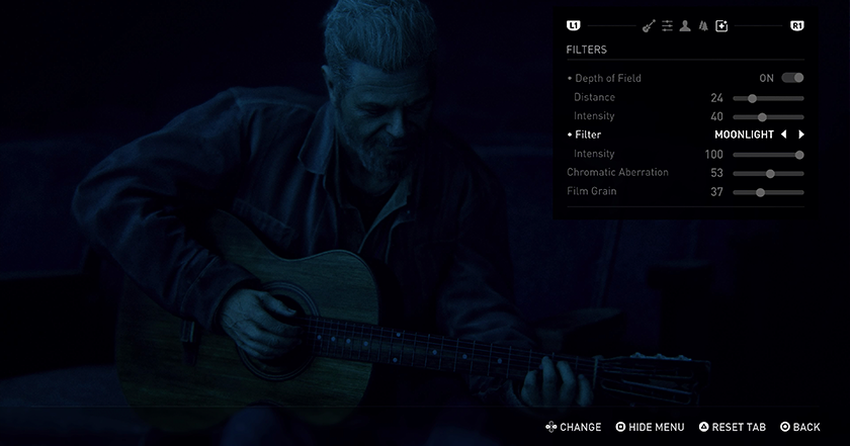850x446 pixels.
Task: Select the sparkle Filters tab icon
Action: [x=722, y=26]
